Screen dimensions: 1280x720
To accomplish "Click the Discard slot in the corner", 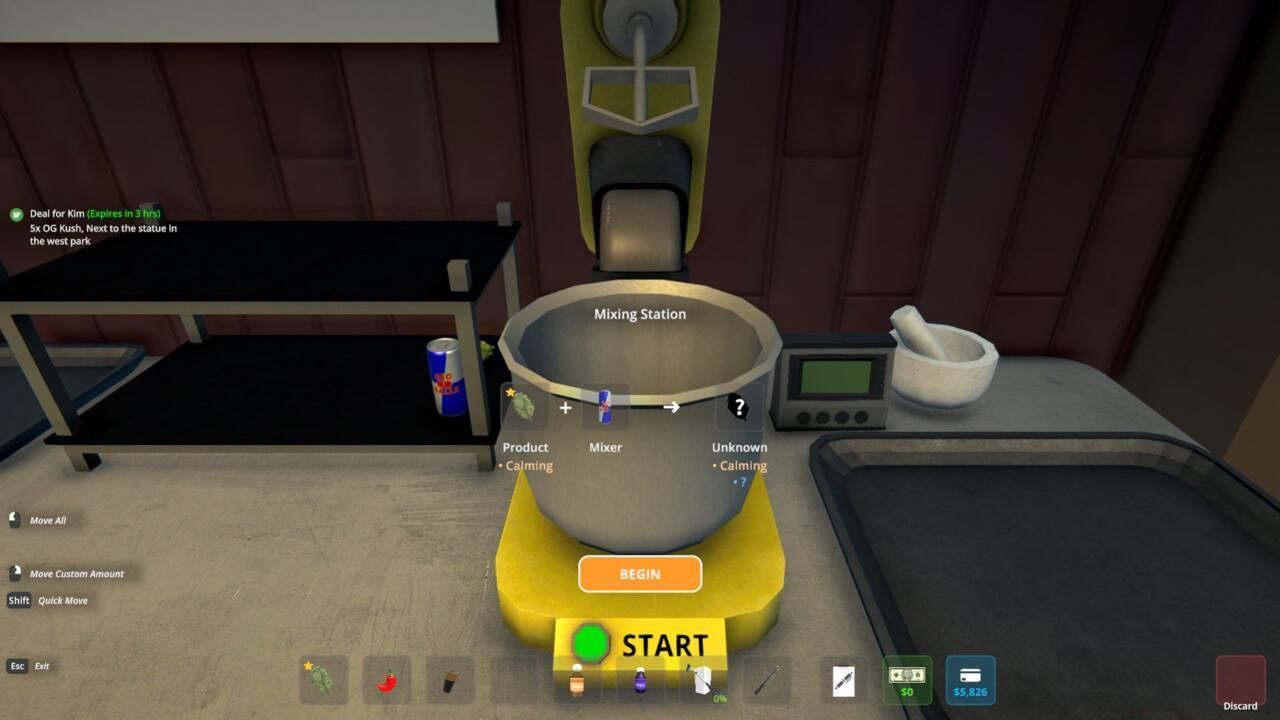I will click(1239, 680).
